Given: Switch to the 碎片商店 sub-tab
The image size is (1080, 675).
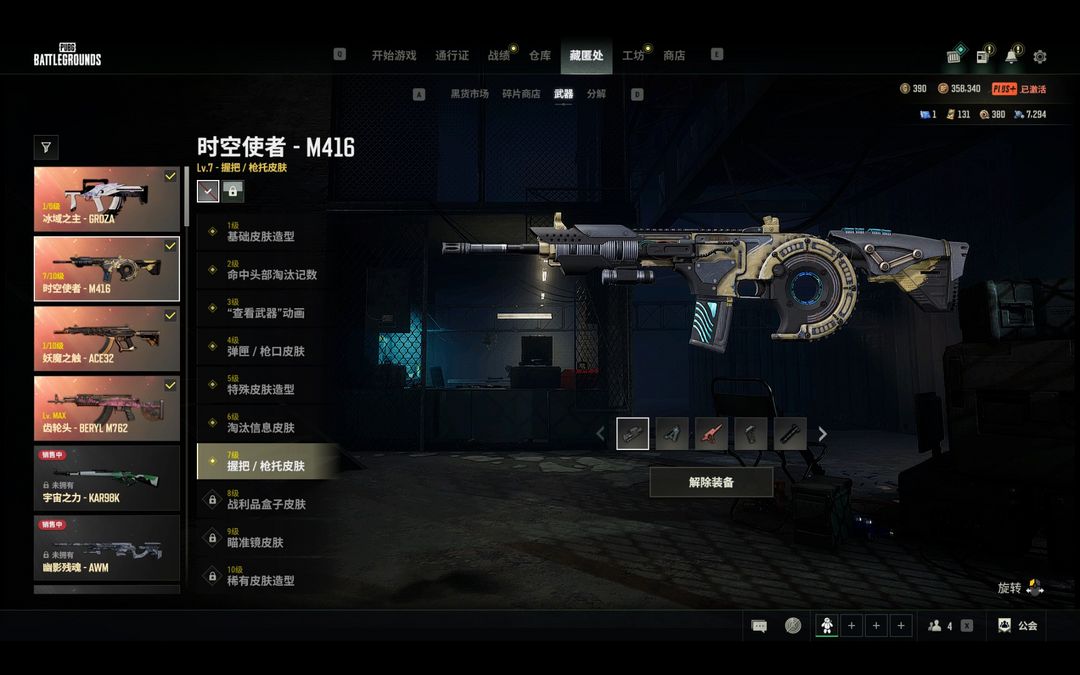Looking at the screenshot, I should [521, 94].
